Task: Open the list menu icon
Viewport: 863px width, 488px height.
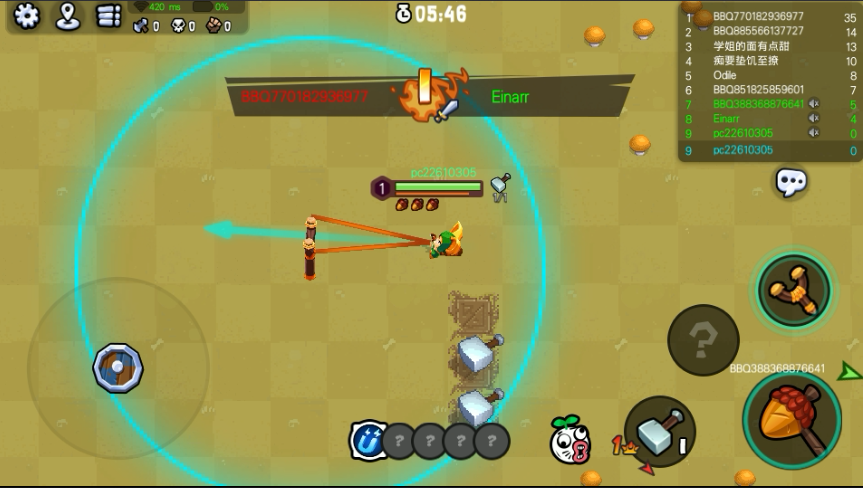Action: tap(108, 15)
